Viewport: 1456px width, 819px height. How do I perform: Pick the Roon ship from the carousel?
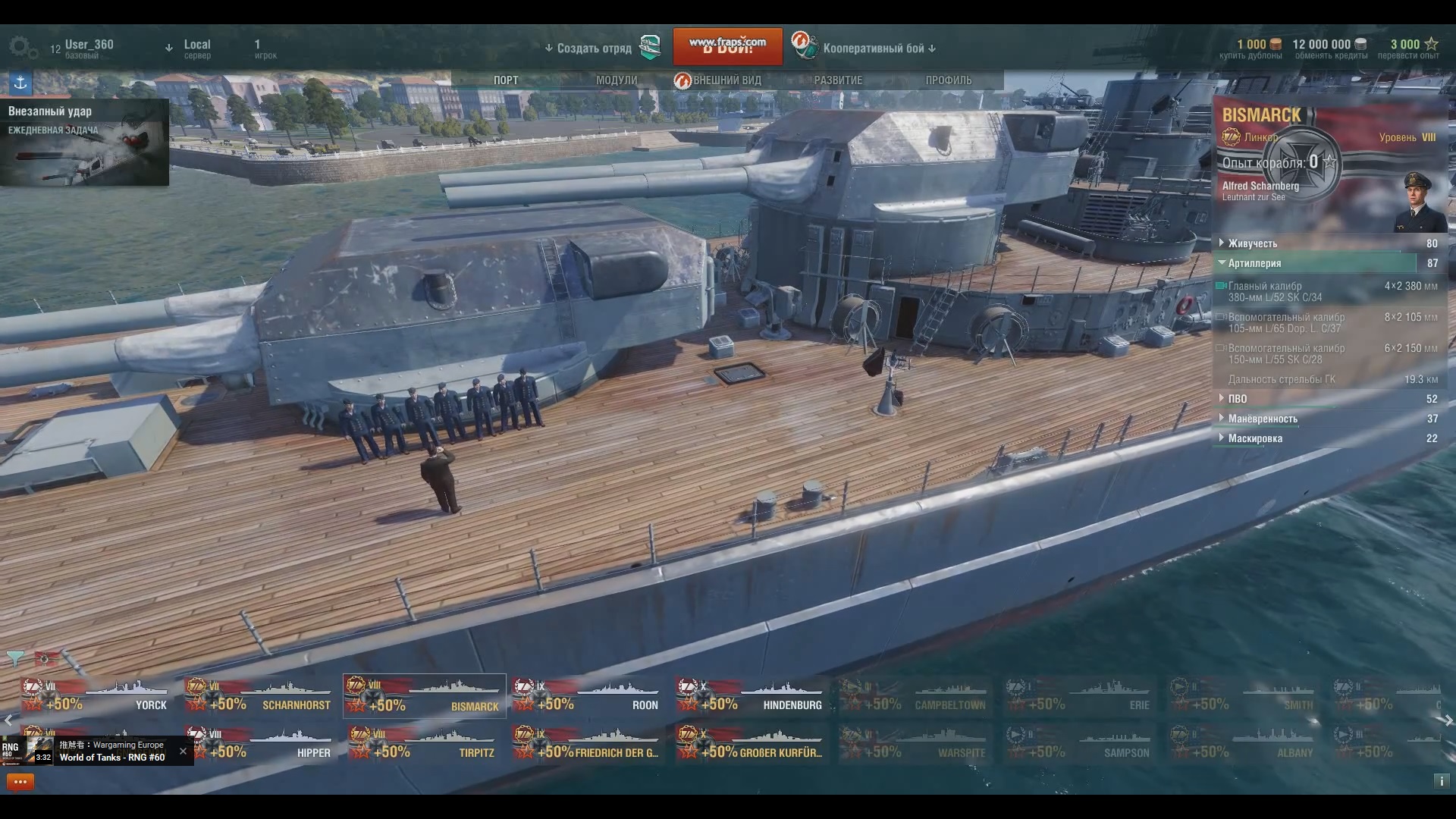point(587,696)
